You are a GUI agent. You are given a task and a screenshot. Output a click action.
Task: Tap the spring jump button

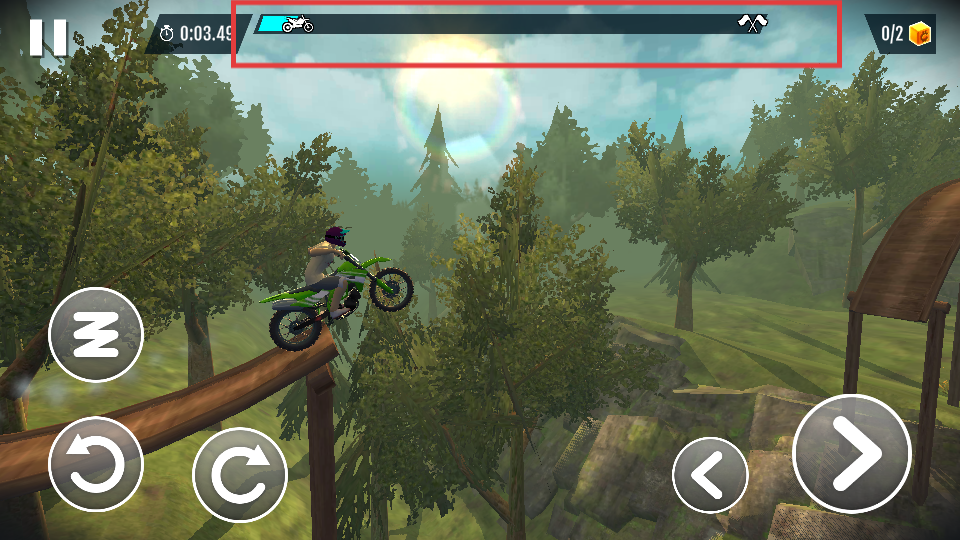pos(96,335)
